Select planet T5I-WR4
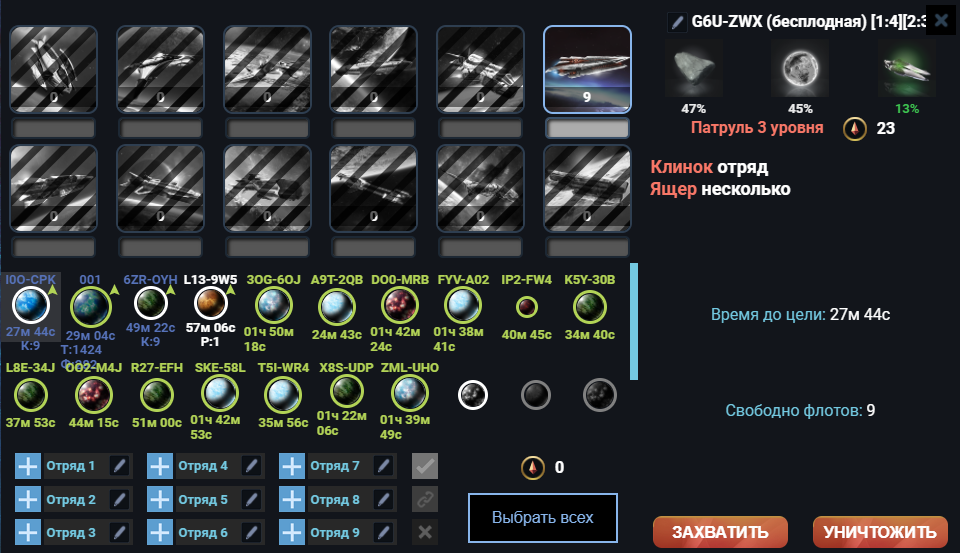Image resolution: width=962 pixels, height=553 pixels. point(282,395)
